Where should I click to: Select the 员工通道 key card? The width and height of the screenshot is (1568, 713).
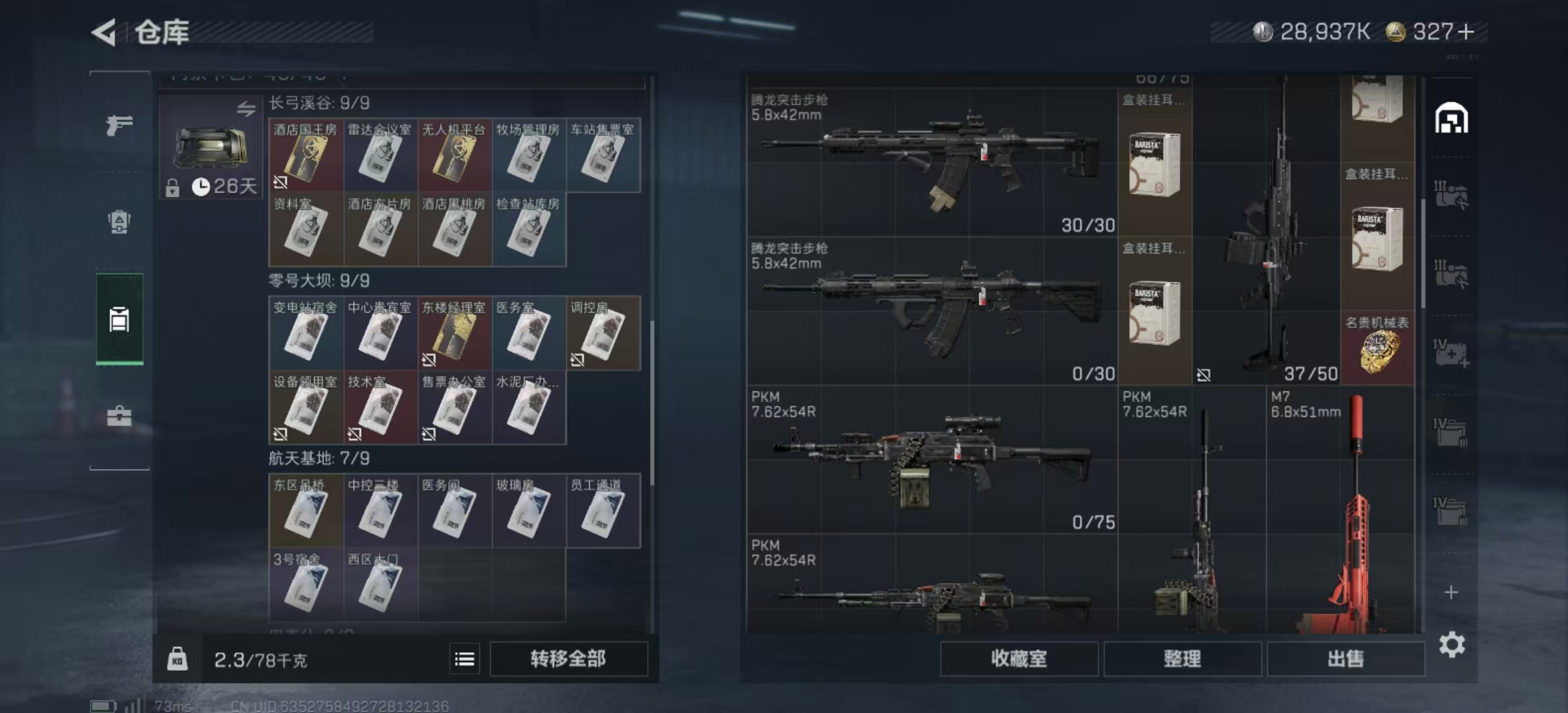(x=603, y=511)
